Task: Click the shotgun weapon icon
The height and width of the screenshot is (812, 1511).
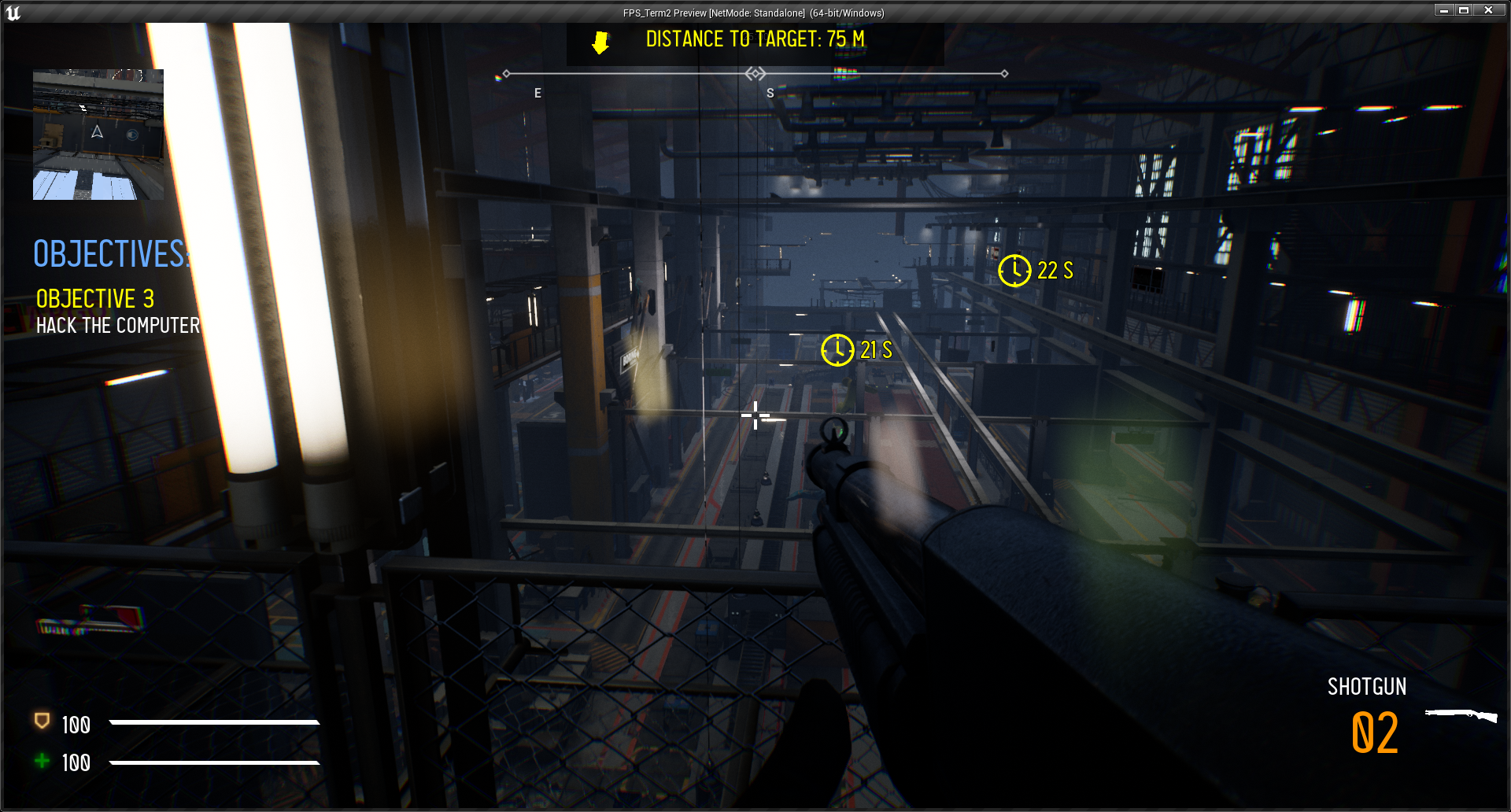Action: [1461, 715]
